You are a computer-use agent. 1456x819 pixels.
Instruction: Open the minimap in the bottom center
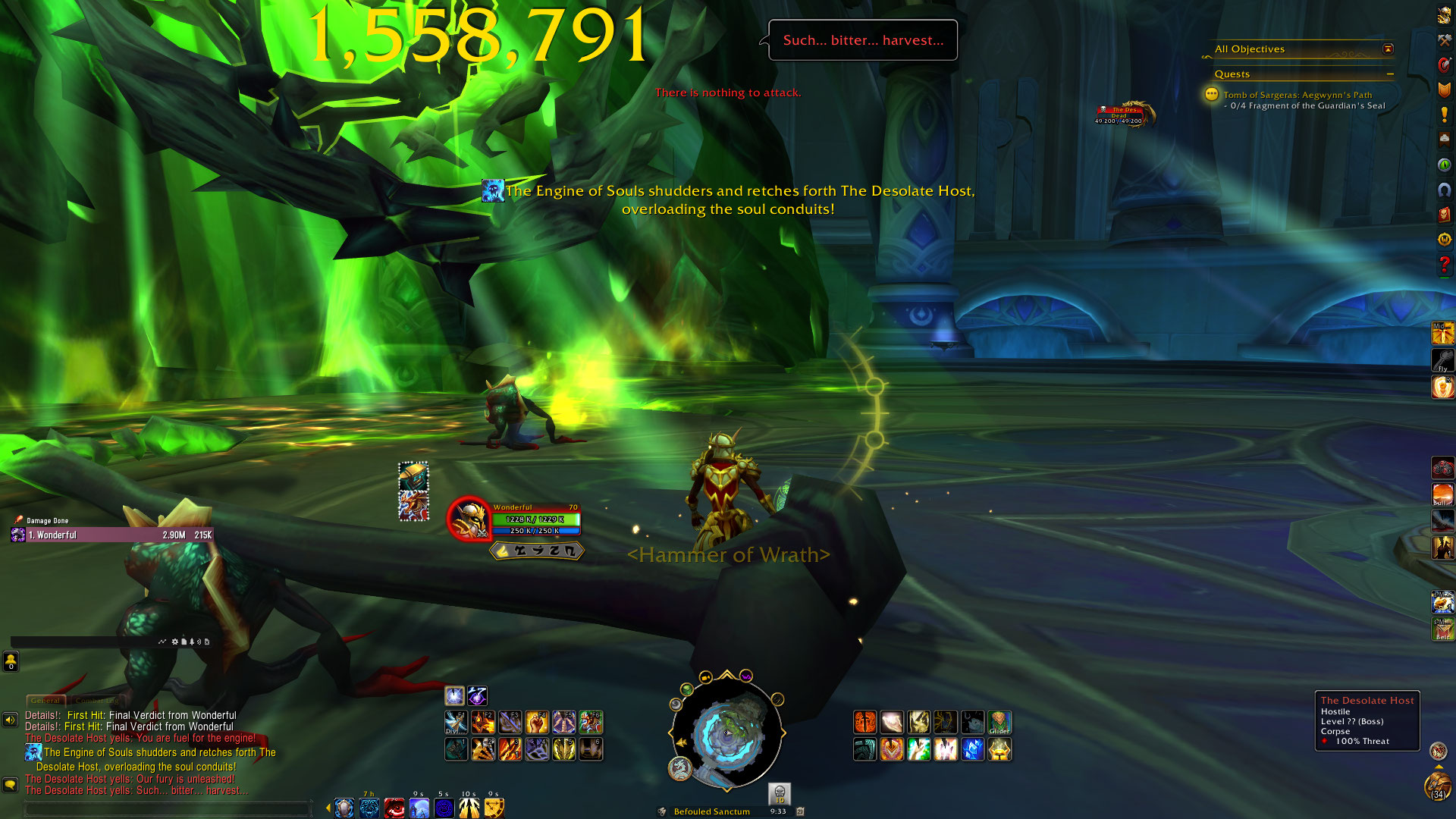click(x=726, y=733)
